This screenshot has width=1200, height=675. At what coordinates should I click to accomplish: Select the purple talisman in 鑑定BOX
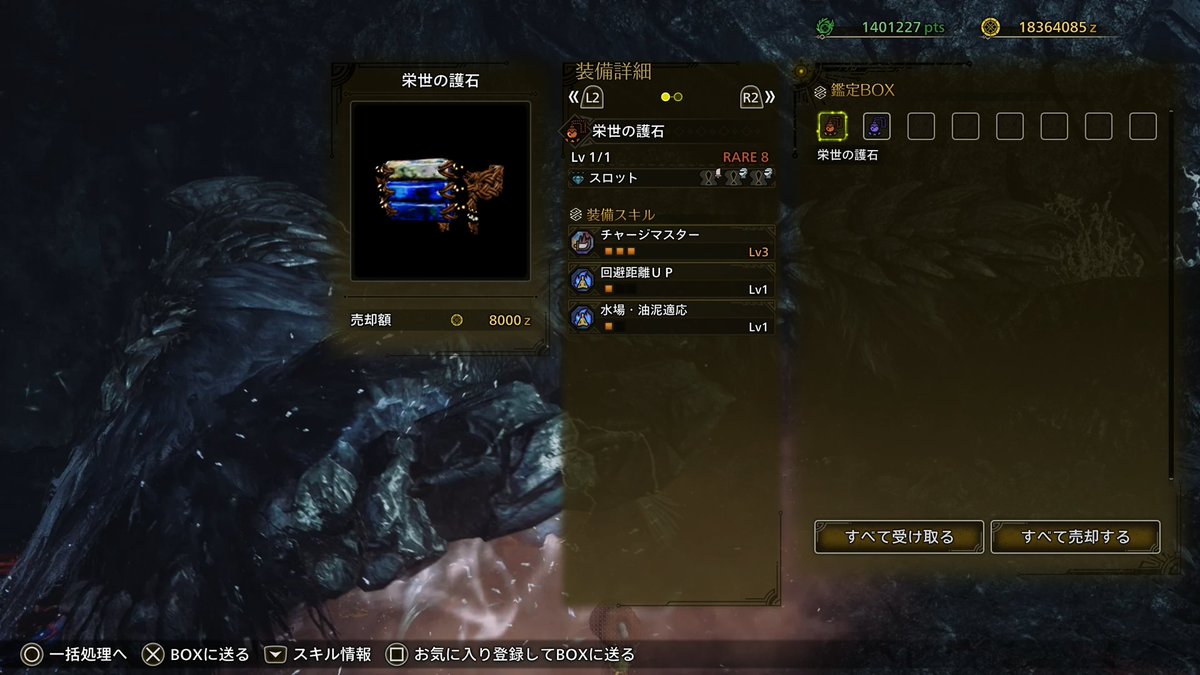click(x=877, y=126)
